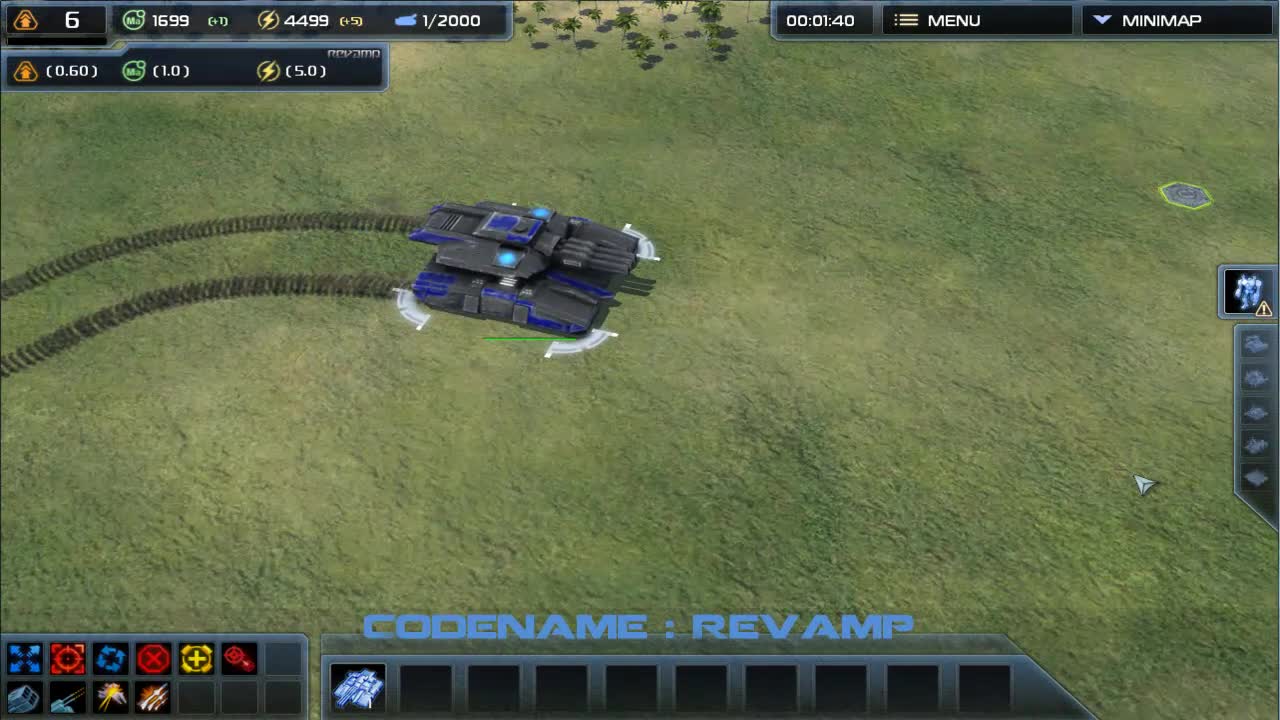This screenshot has height=720, width=1280.
Task: Click the first construction option in right sidebar
Action: tap(1256, 343)
